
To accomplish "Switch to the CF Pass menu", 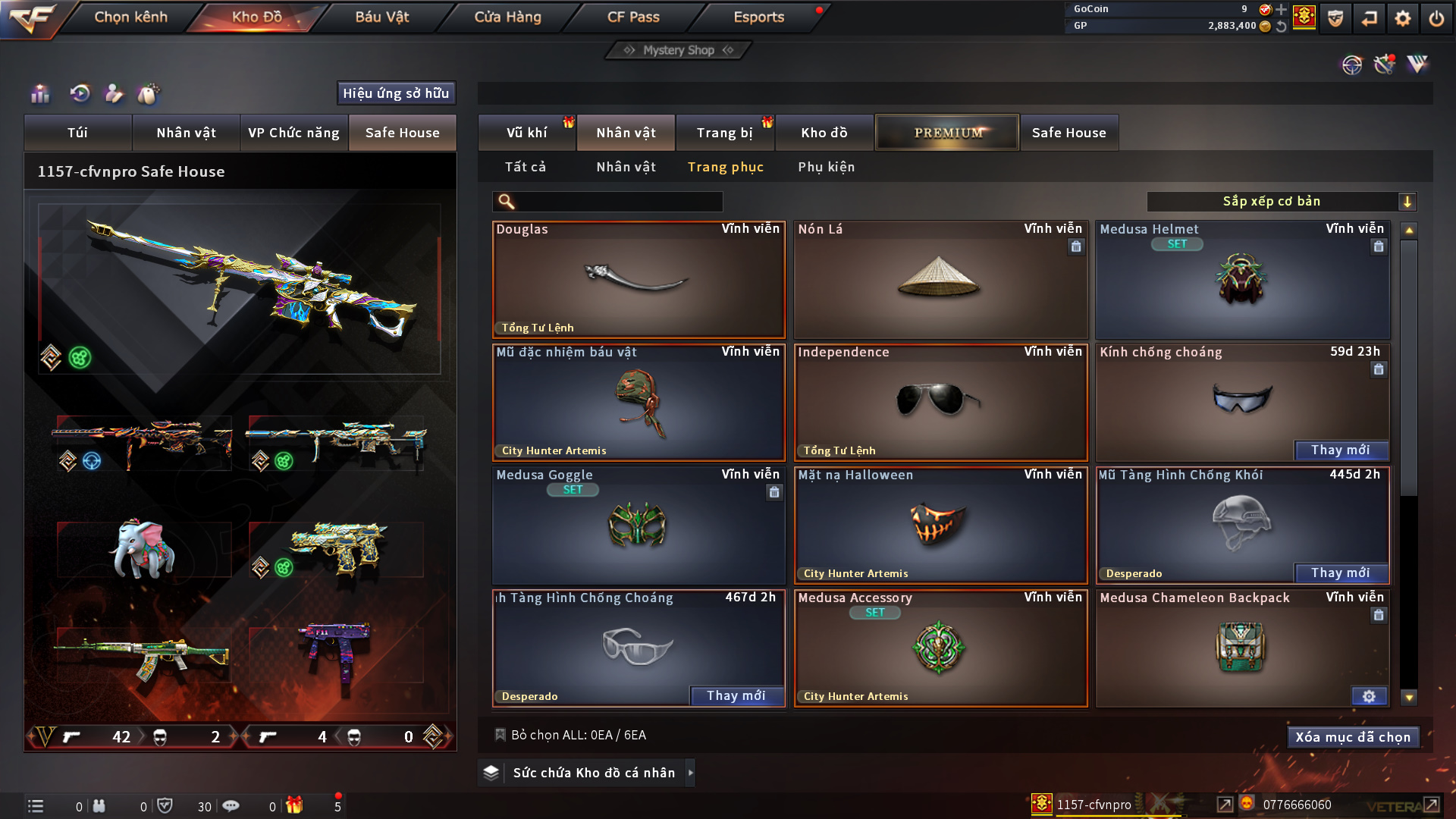I will (x=633, y=17).
